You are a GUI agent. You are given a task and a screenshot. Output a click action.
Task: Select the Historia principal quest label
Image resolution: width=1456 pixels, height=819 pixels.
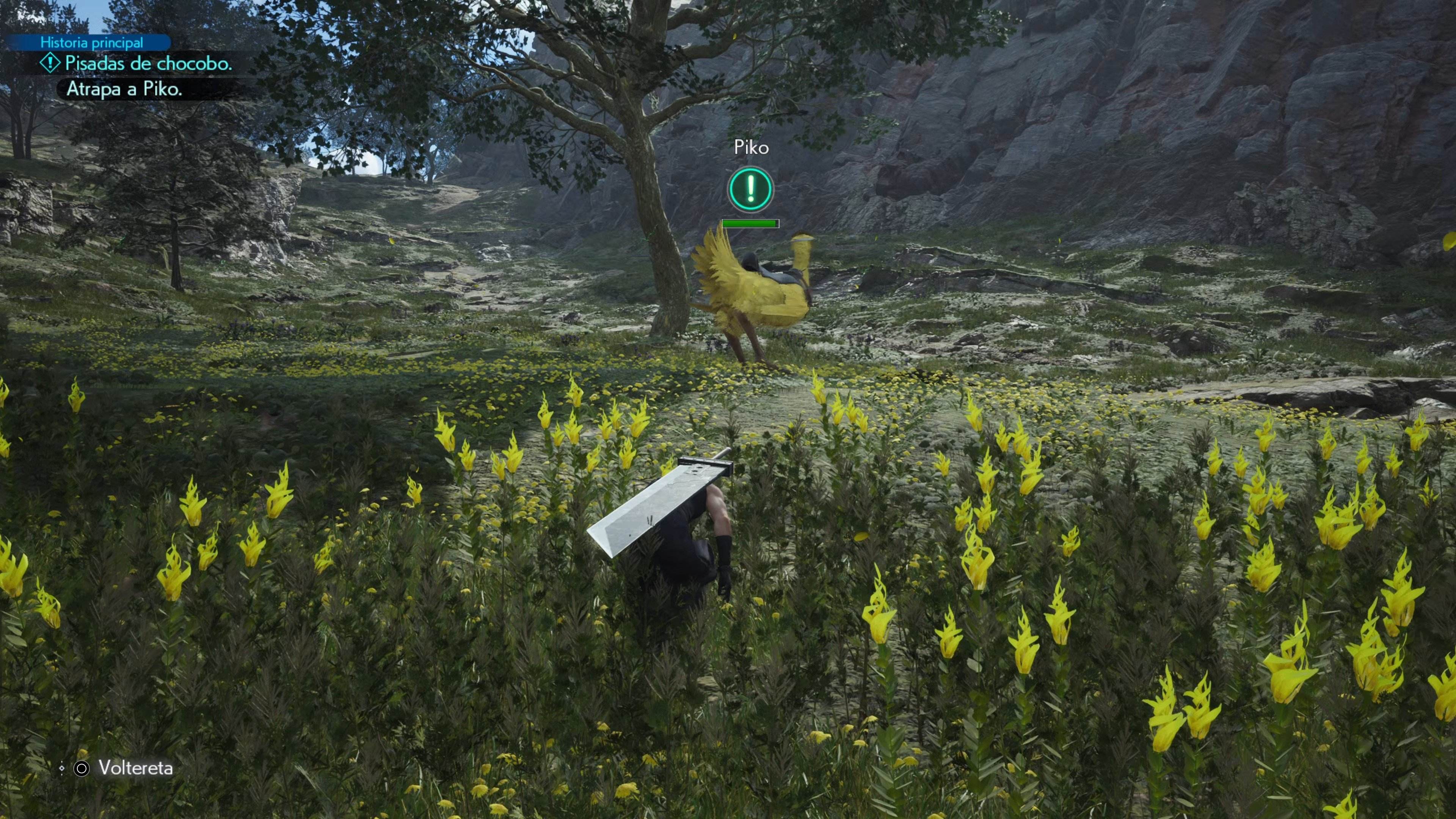click(x=91, y=42)
